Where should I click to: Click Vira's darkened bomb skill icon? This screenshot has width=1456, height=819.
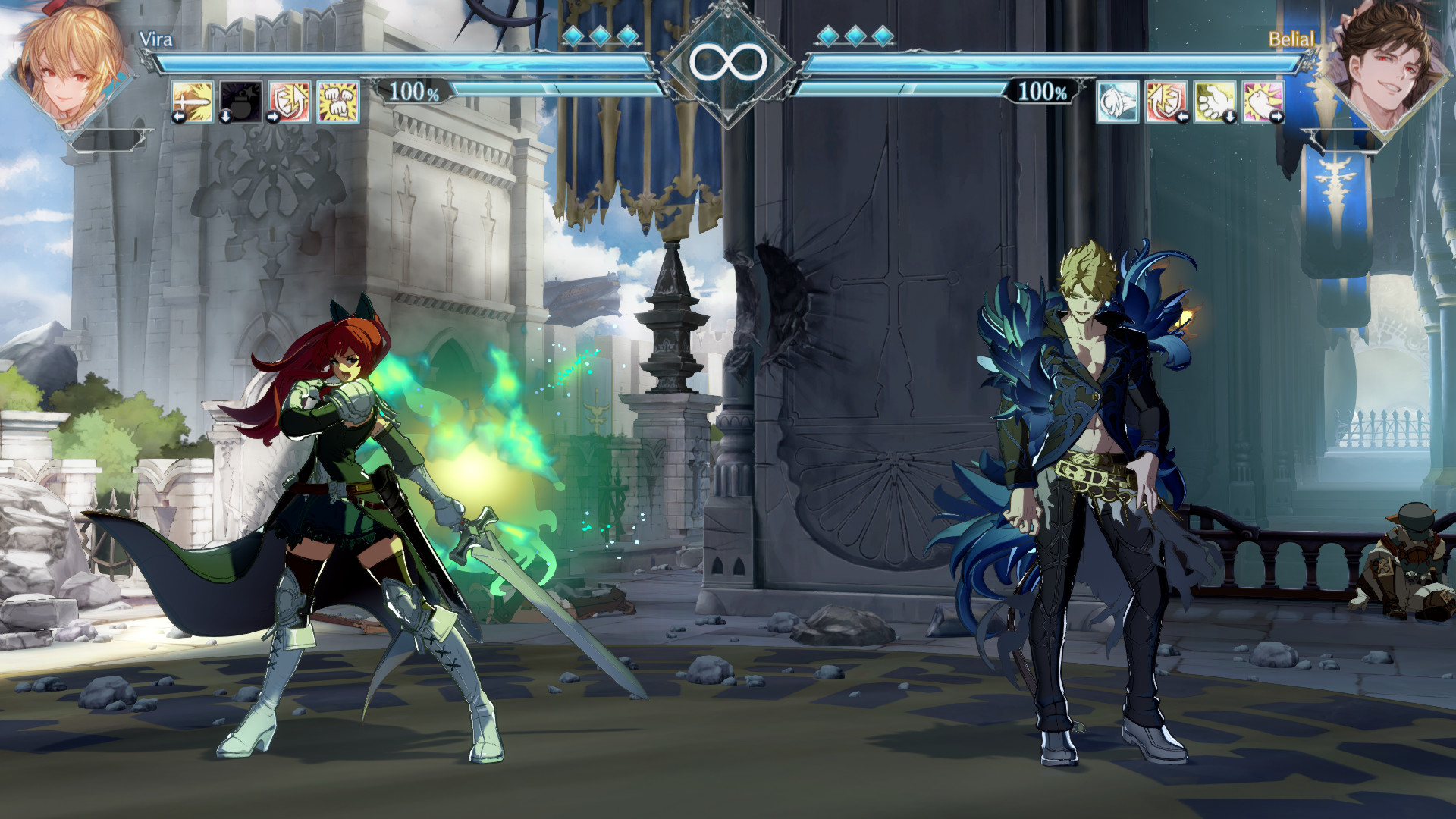241,102
